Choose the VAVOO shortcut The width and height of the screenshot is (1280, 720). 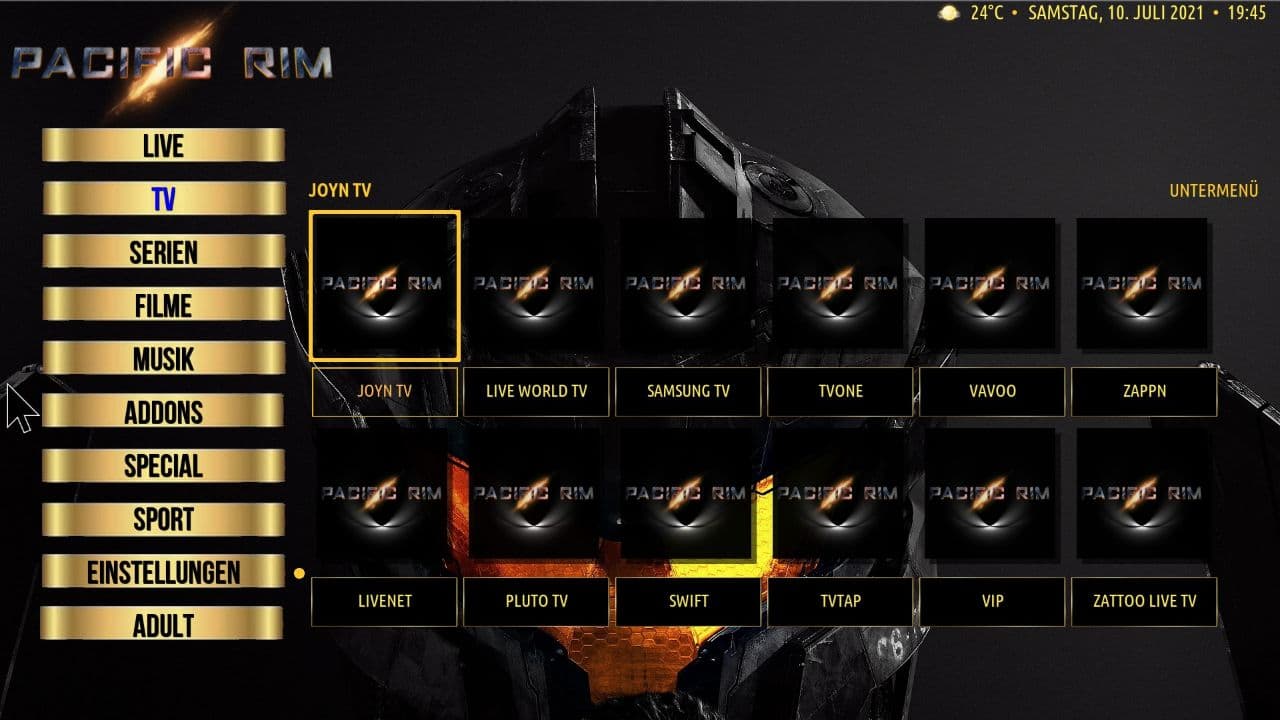click(992, 391)
